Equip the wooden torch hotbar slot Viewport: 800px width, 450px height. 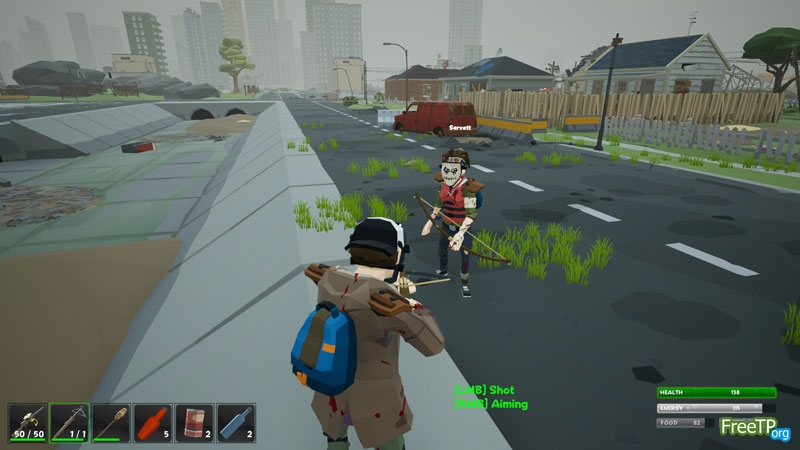coord(111,422)
